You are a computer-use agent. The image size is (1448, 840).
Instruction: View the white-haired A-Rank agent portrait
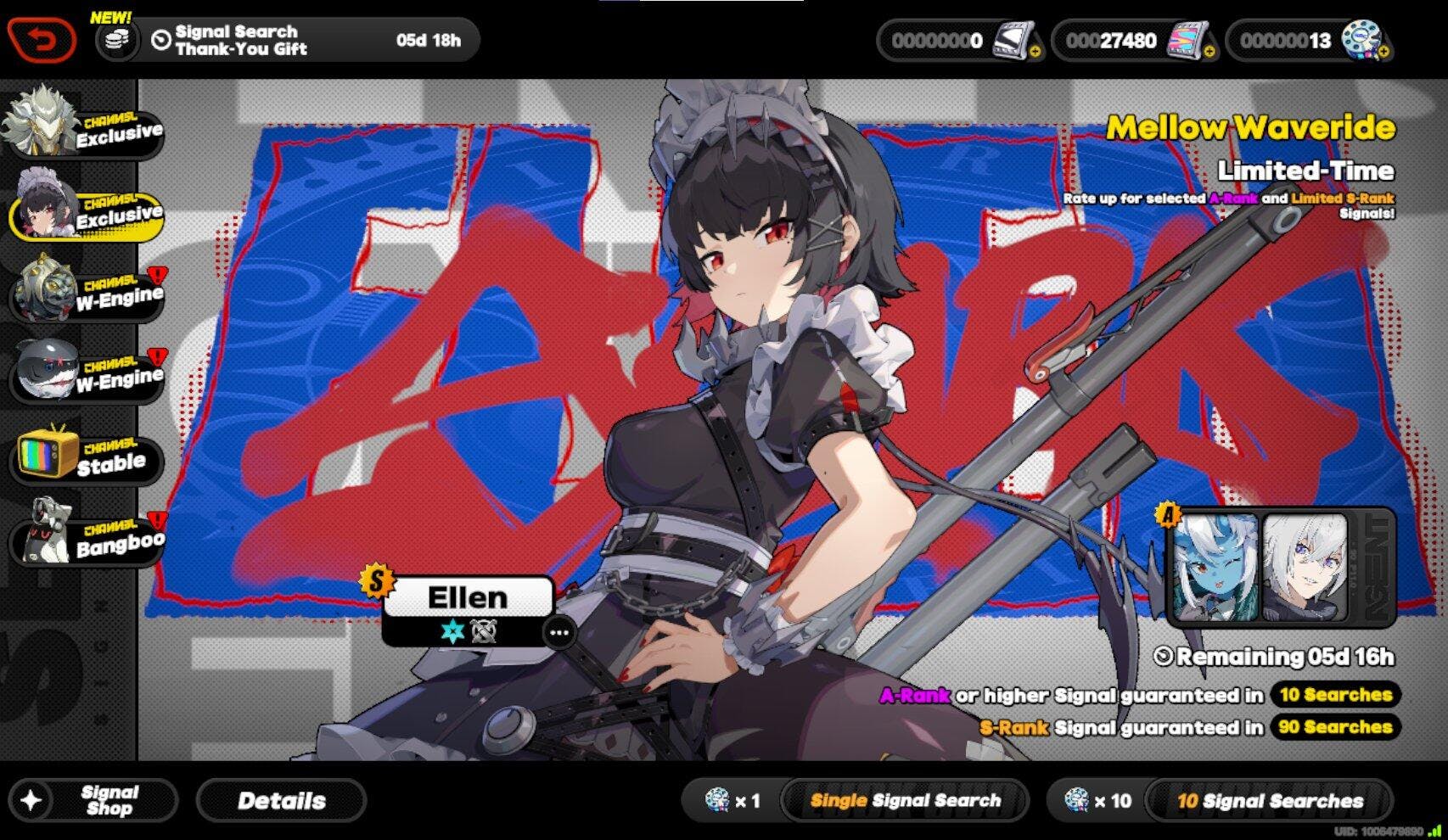[1305, 566]
